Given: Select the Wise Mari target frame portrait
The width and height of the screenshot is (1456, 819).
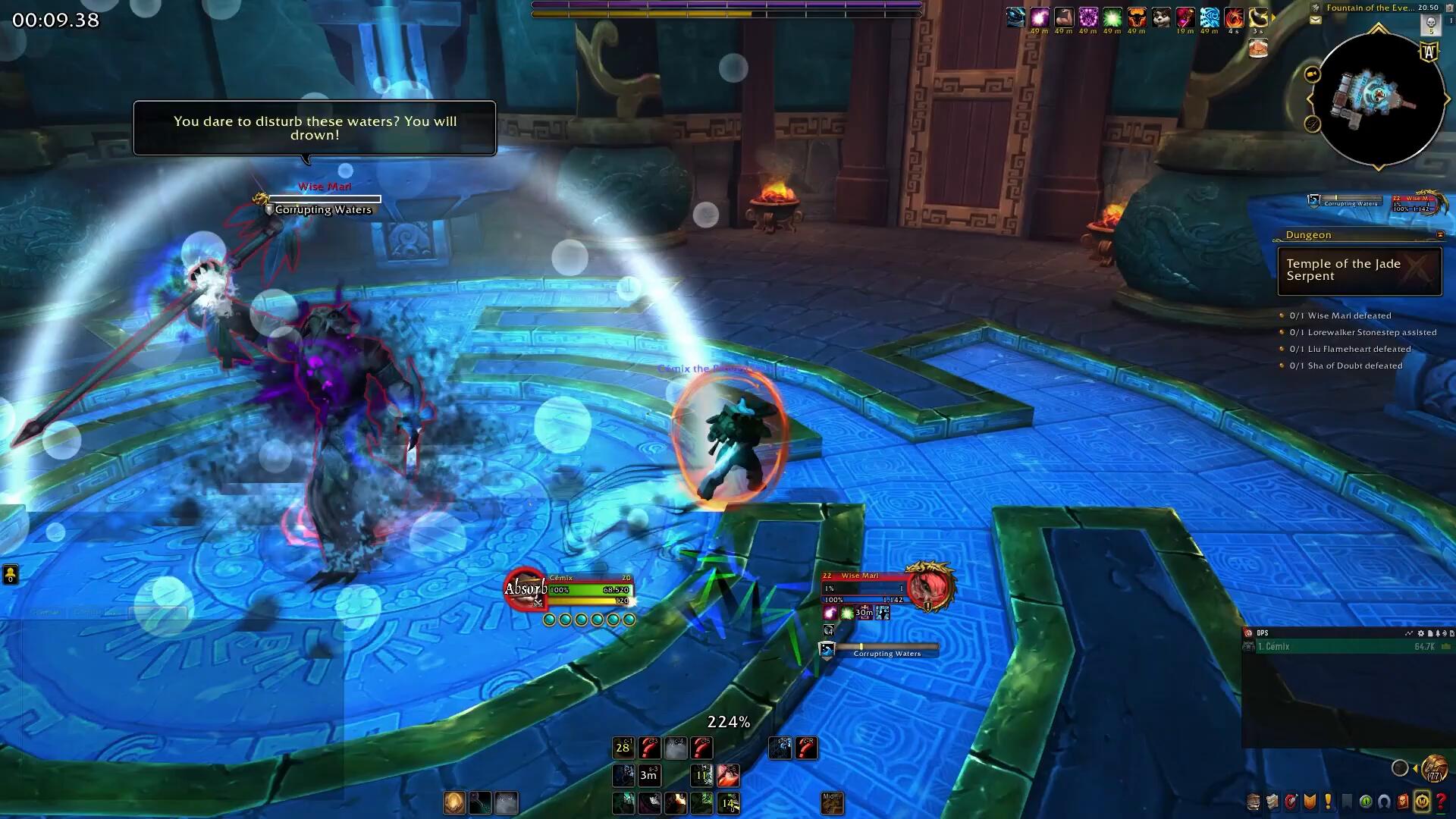Looking at the screenshot, I should tap(929, 587).
